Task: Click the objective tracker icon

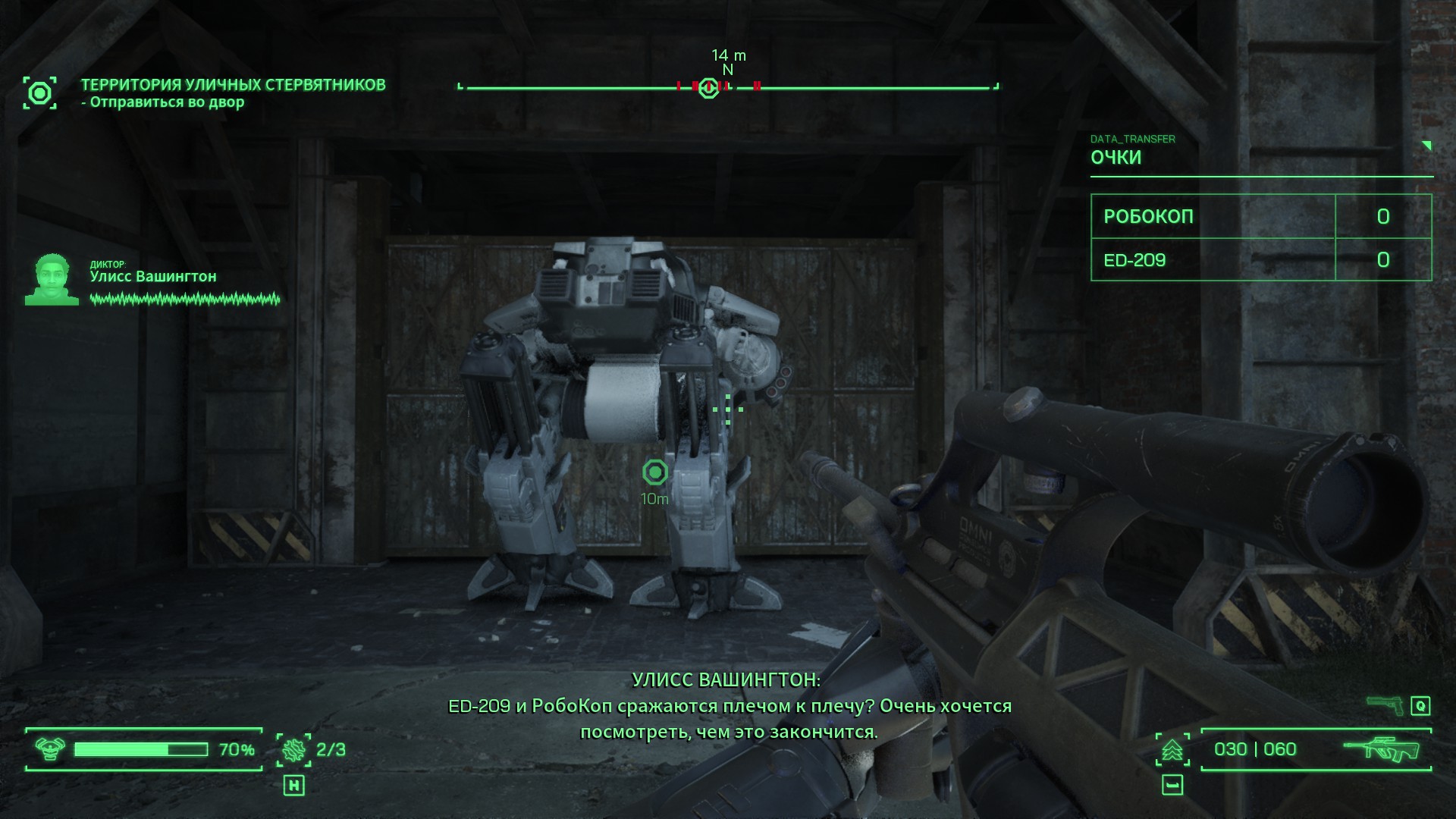Action: click(x=39, y=93)
